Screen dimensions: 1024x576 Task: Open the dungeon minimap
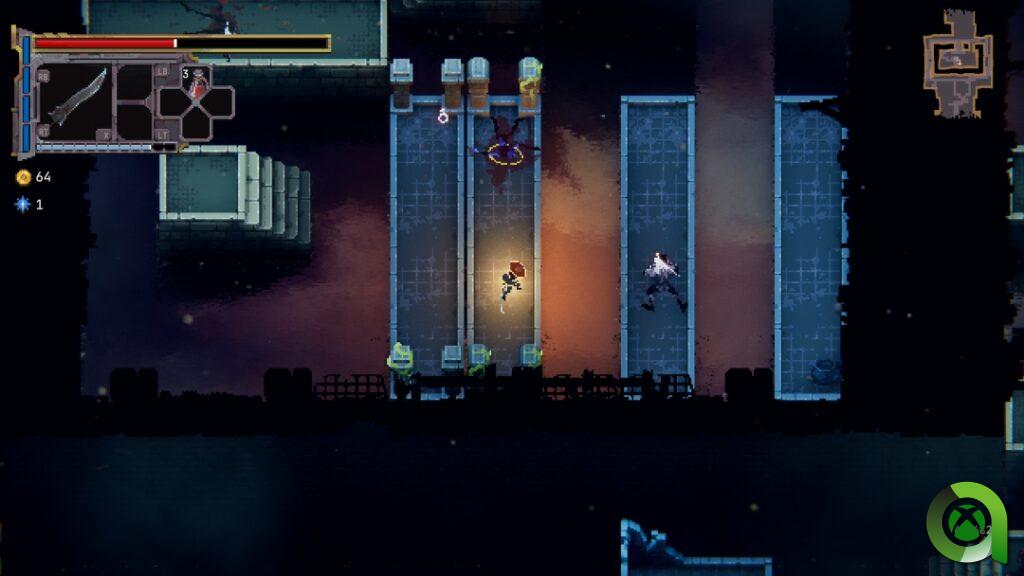coord(957,62)
